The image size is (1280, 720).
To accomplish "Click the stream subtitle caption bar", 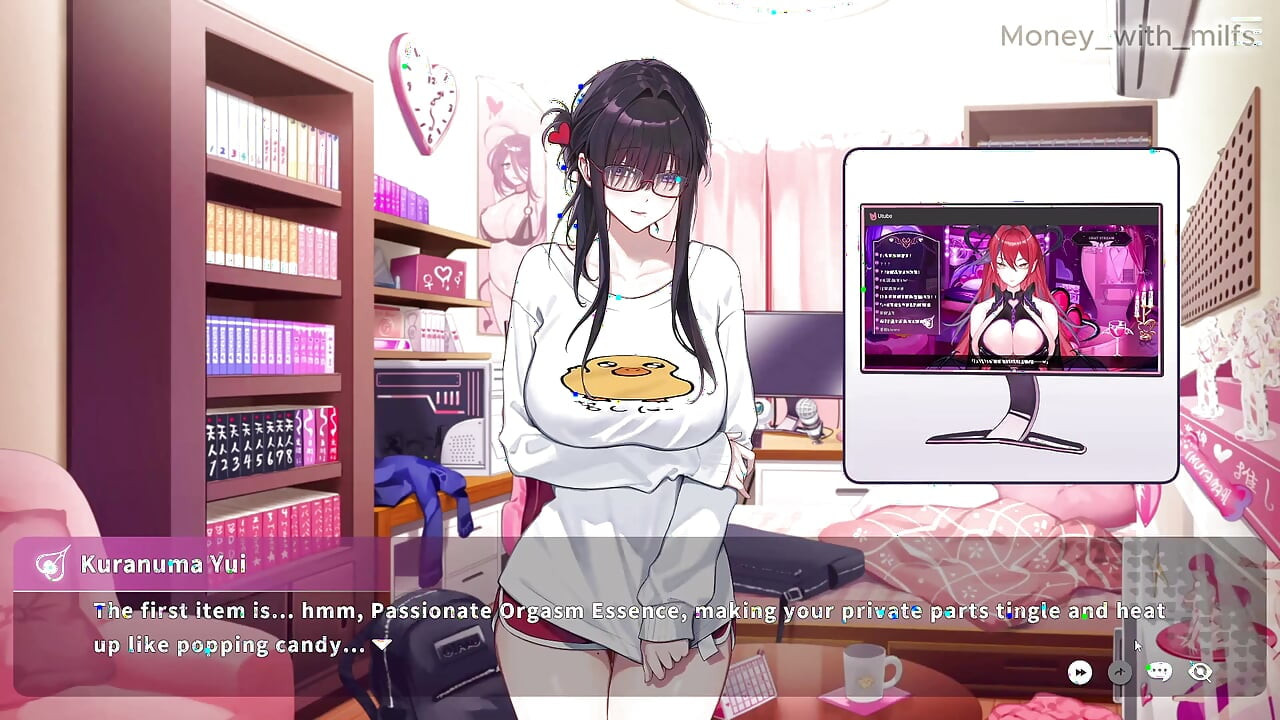I will point(1010,361).
